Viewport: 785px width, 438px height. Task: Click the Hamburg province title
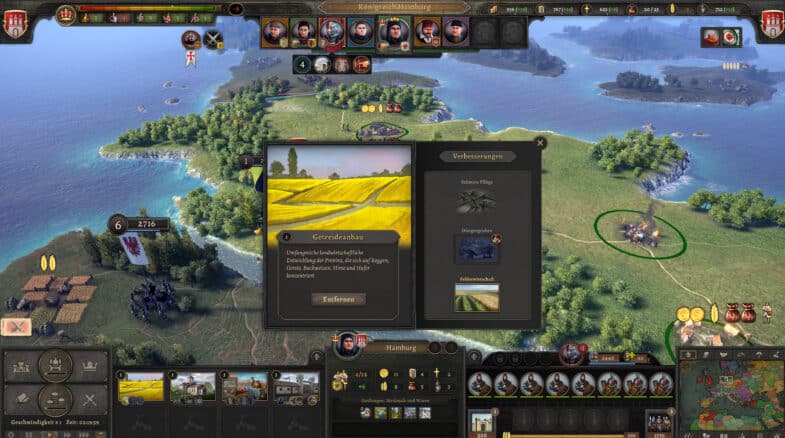393,347
